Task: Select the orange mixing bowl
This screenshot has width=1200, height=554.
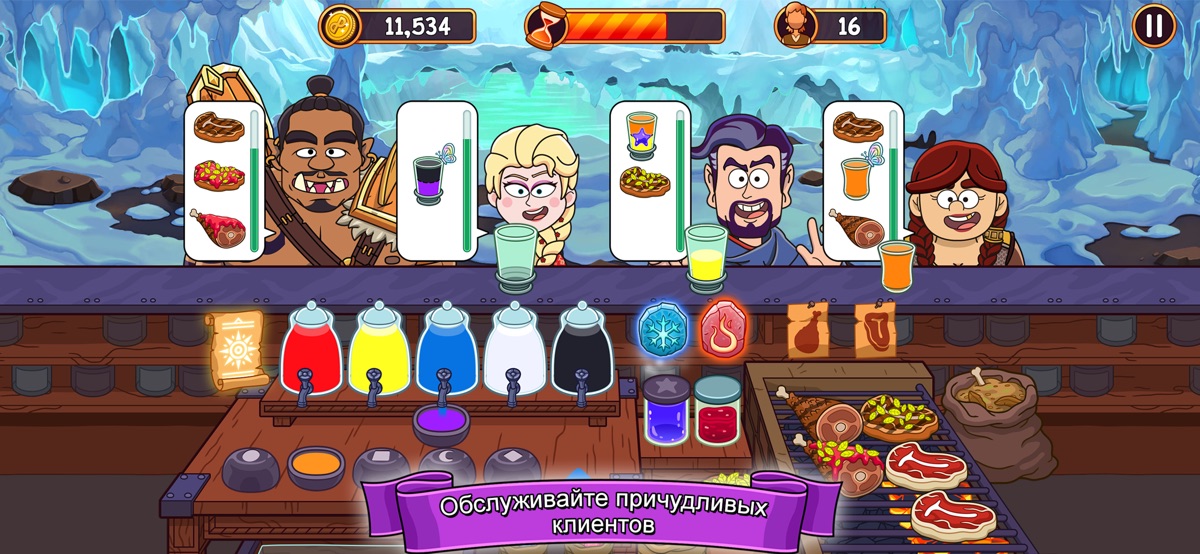Action: (315, 466)
